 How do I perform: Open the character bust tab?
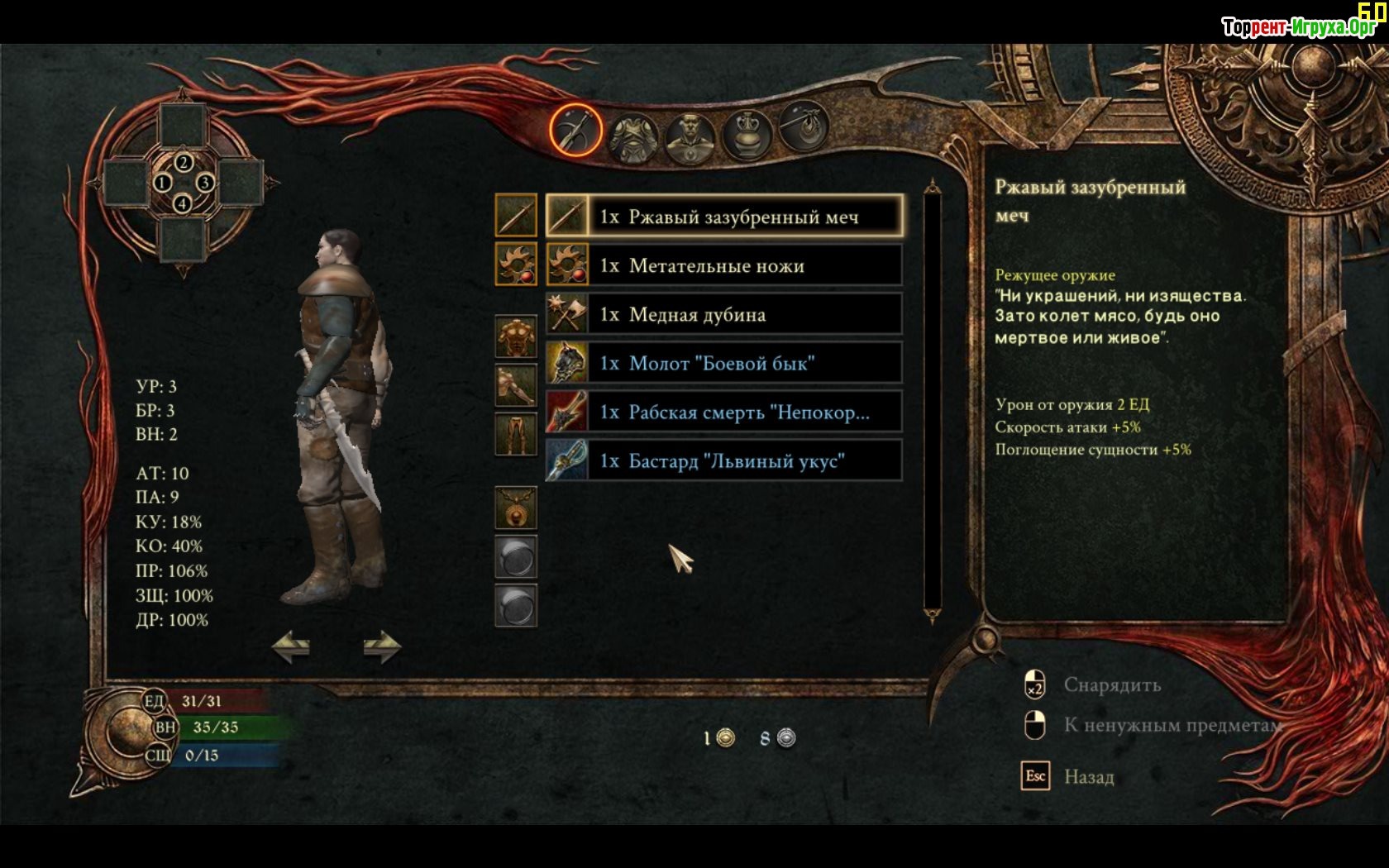pyautogui.click(x=690, y=137)
